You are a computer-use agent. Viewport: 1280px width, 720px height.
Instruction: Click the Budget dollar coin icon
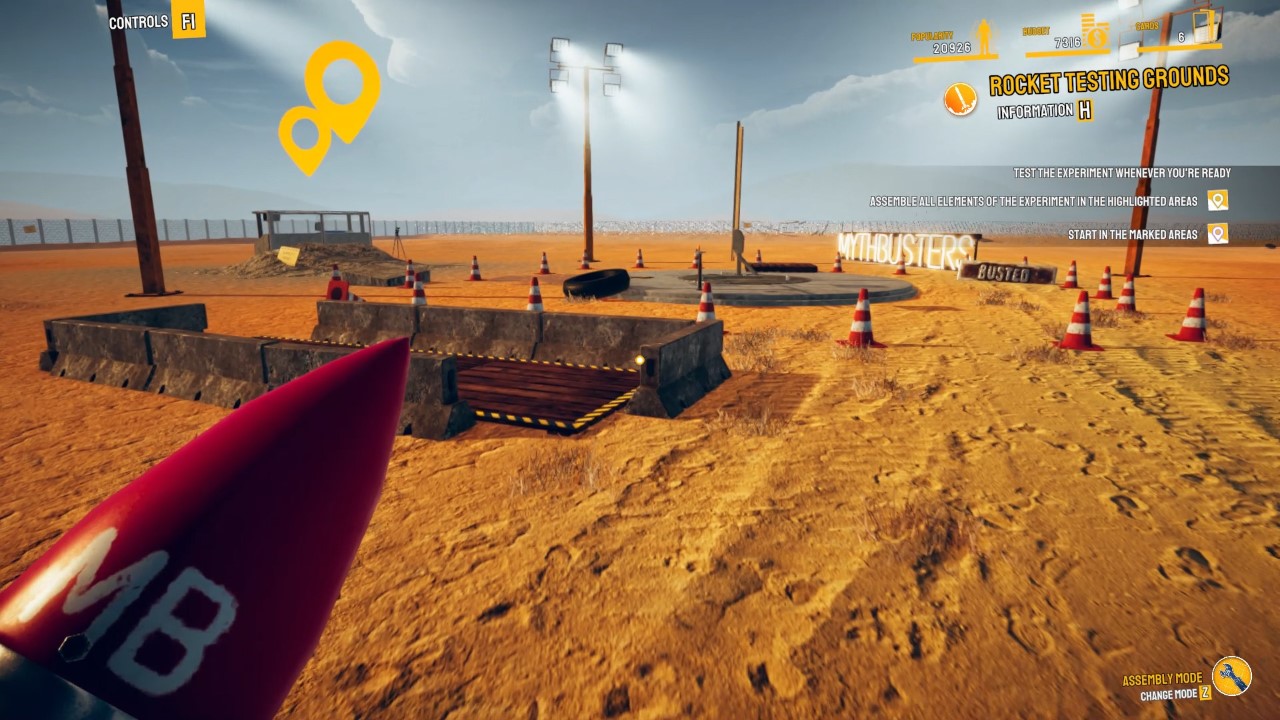click(1095, 37)
